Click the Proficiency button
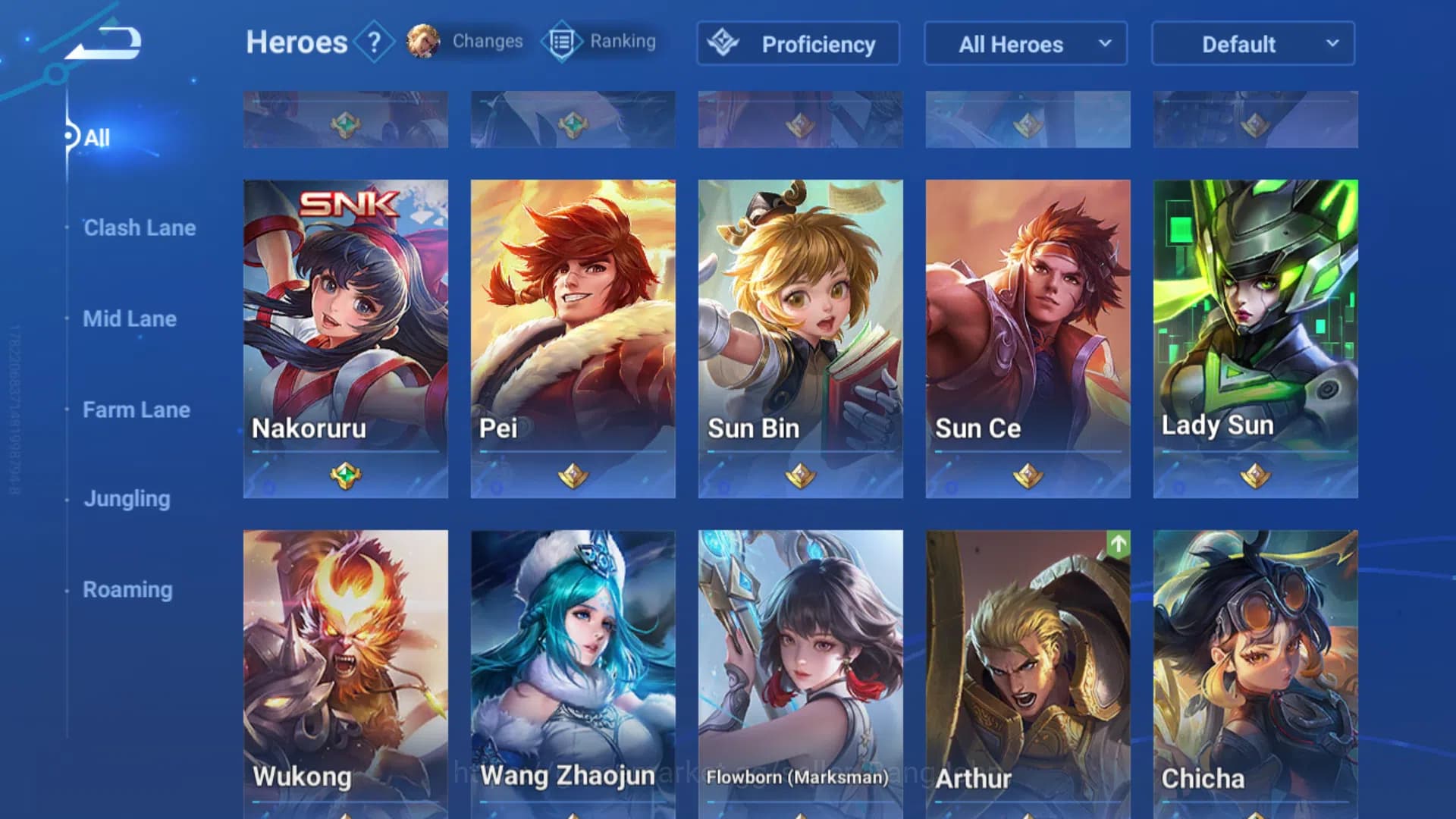1456x819 pixels. pyautogui.click(x=797, y=44)
